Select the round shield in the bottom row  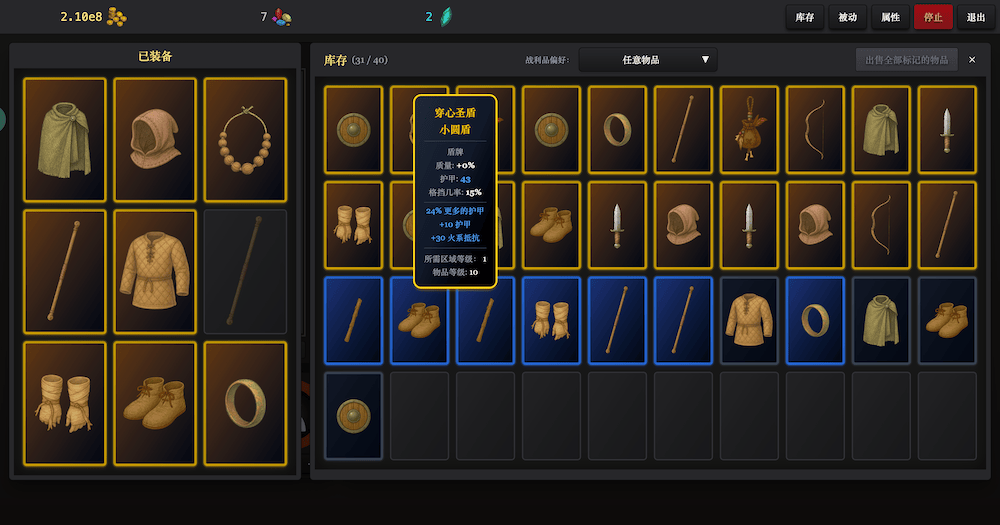(x=353, y=415)
